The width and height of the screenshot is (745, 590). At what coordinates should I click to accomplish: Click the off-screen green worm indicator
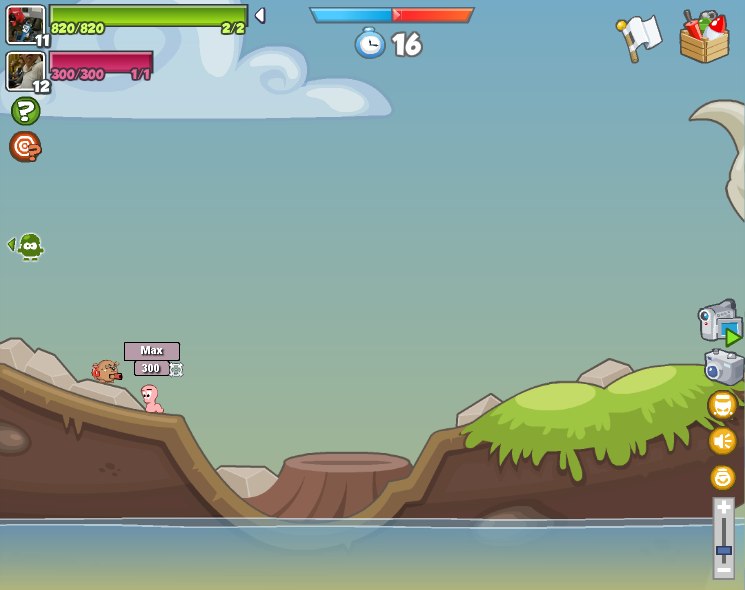tap(28, 246)
